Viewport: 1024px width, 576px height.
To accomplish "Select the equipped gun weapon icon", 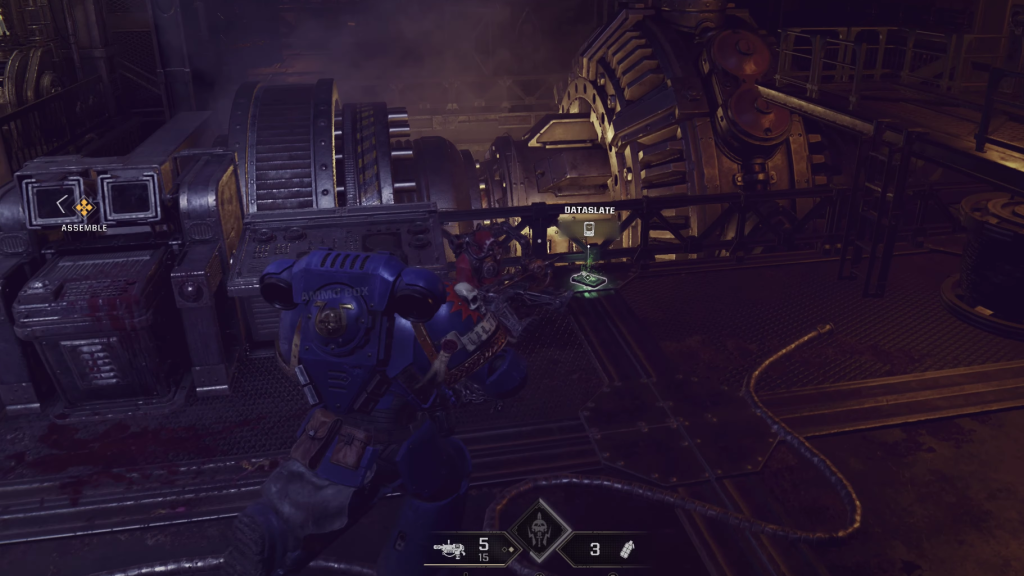I will pos(450,548).
